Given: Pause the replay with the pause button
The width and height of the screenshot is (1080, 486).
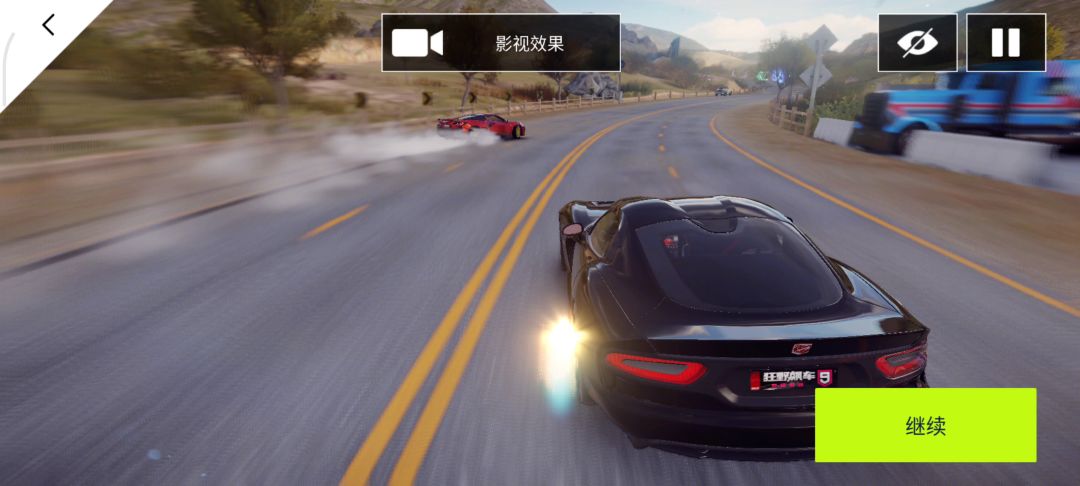Looking at the screenshot, I should (1005, 43).
